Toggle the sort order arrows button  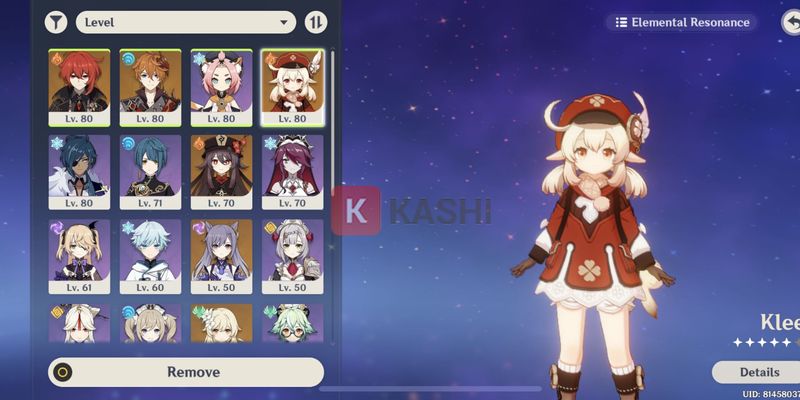coord(315,21)
